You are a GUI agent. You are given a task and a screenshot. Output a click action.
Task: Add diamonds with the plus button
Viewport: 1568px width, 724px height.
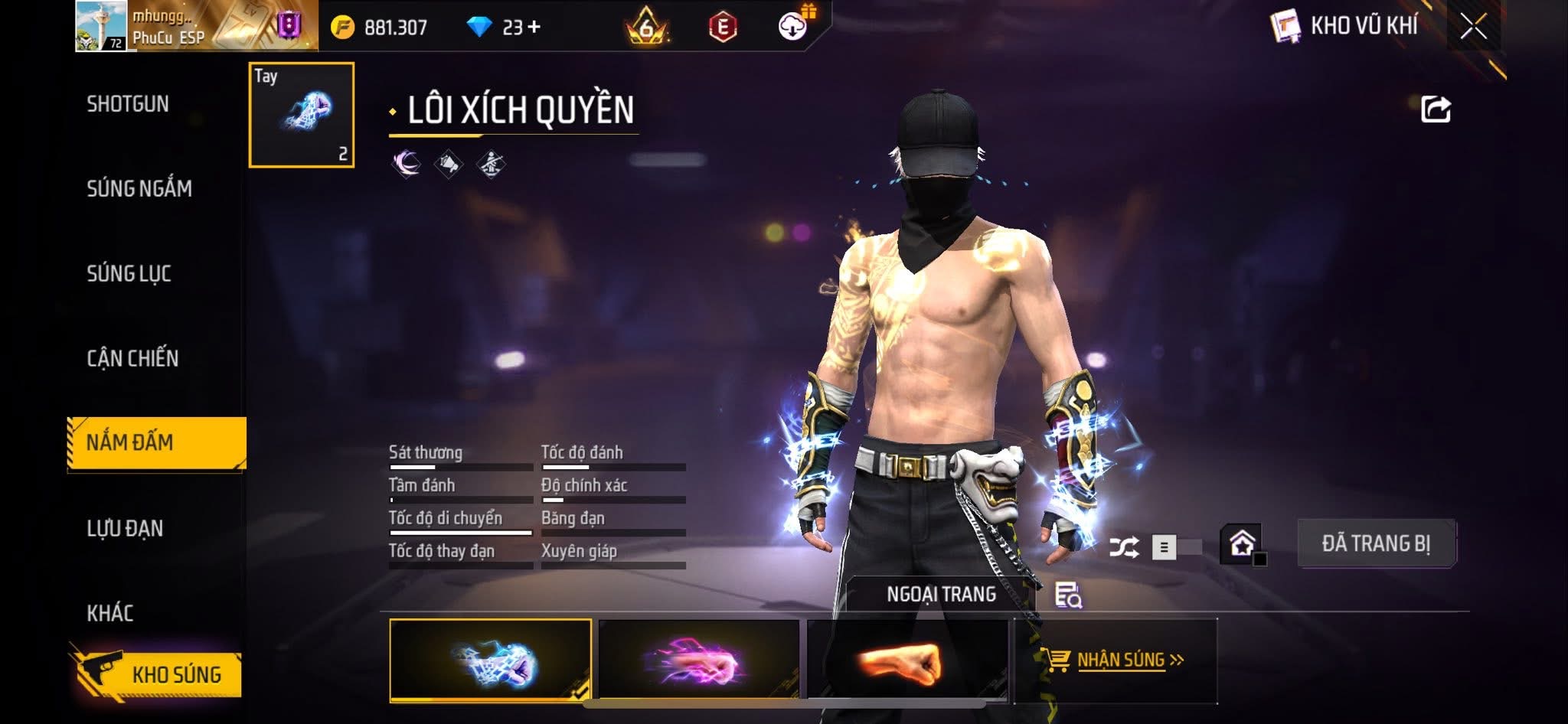534,28
